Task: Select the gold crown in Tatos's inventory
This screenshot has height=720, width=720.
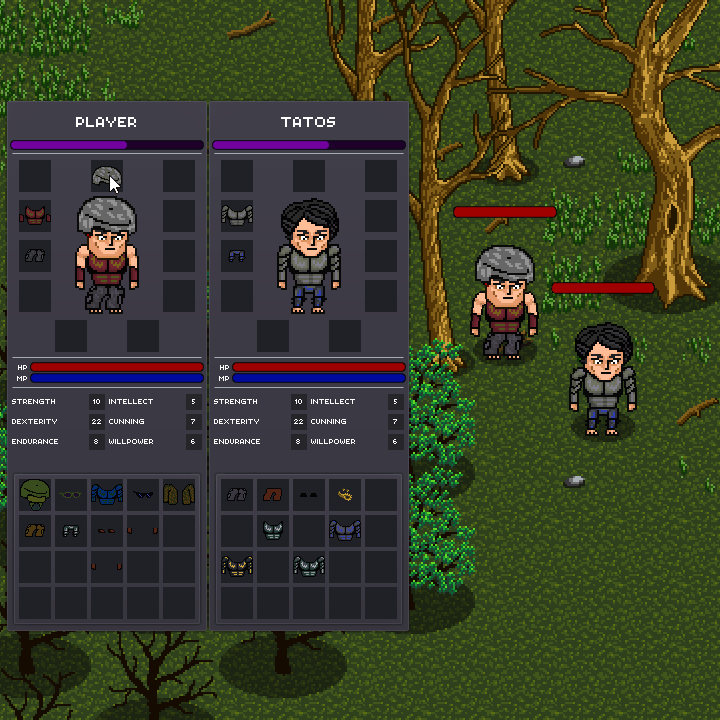Action: pos(345,494)
